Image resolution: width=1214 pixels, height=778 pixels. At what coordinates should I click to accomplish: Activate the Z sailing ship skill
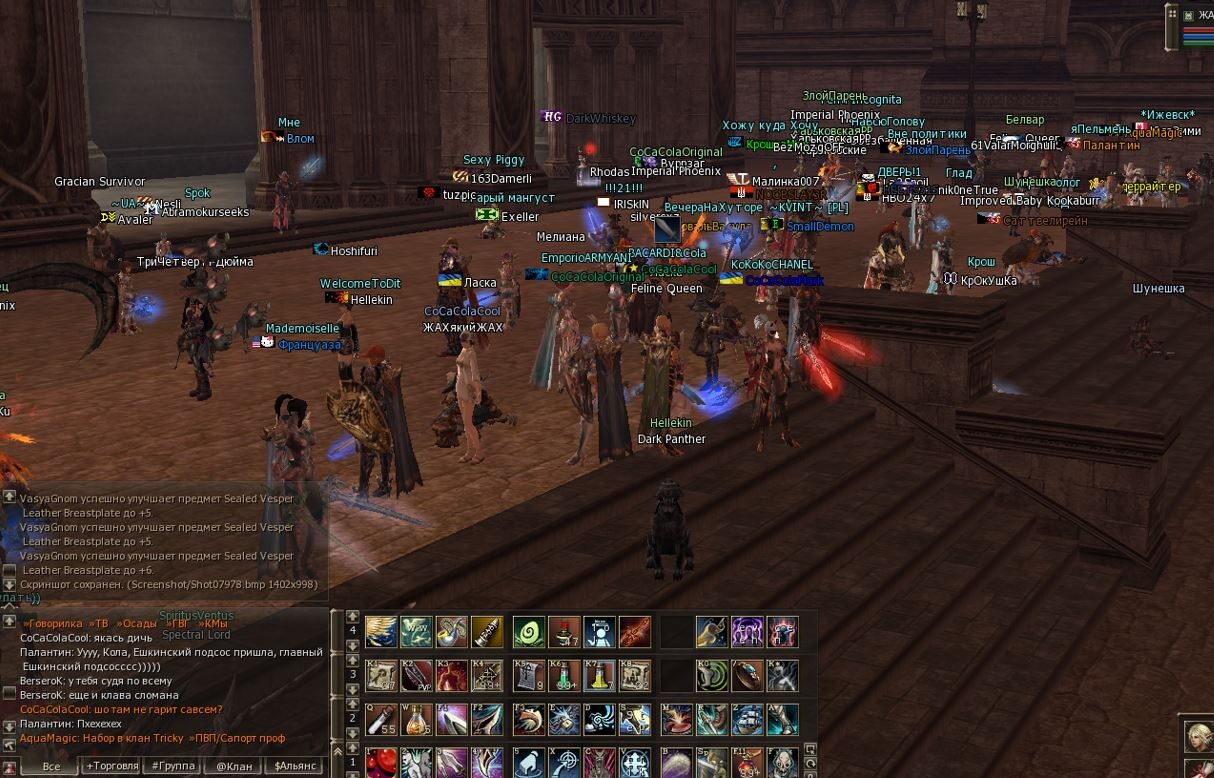click(x=747, y=720)
